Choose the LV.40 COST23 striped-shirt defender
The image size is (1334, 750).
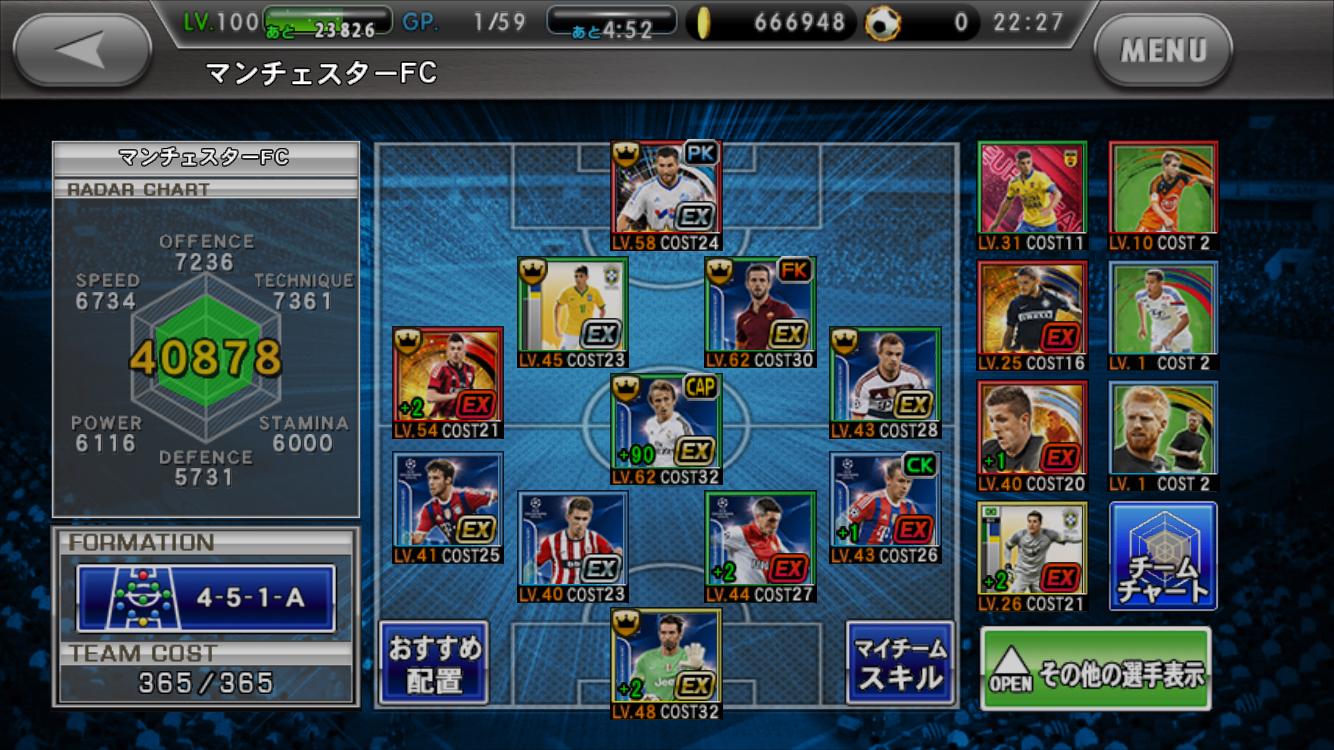pyautogui.click(x=572, y=545)
